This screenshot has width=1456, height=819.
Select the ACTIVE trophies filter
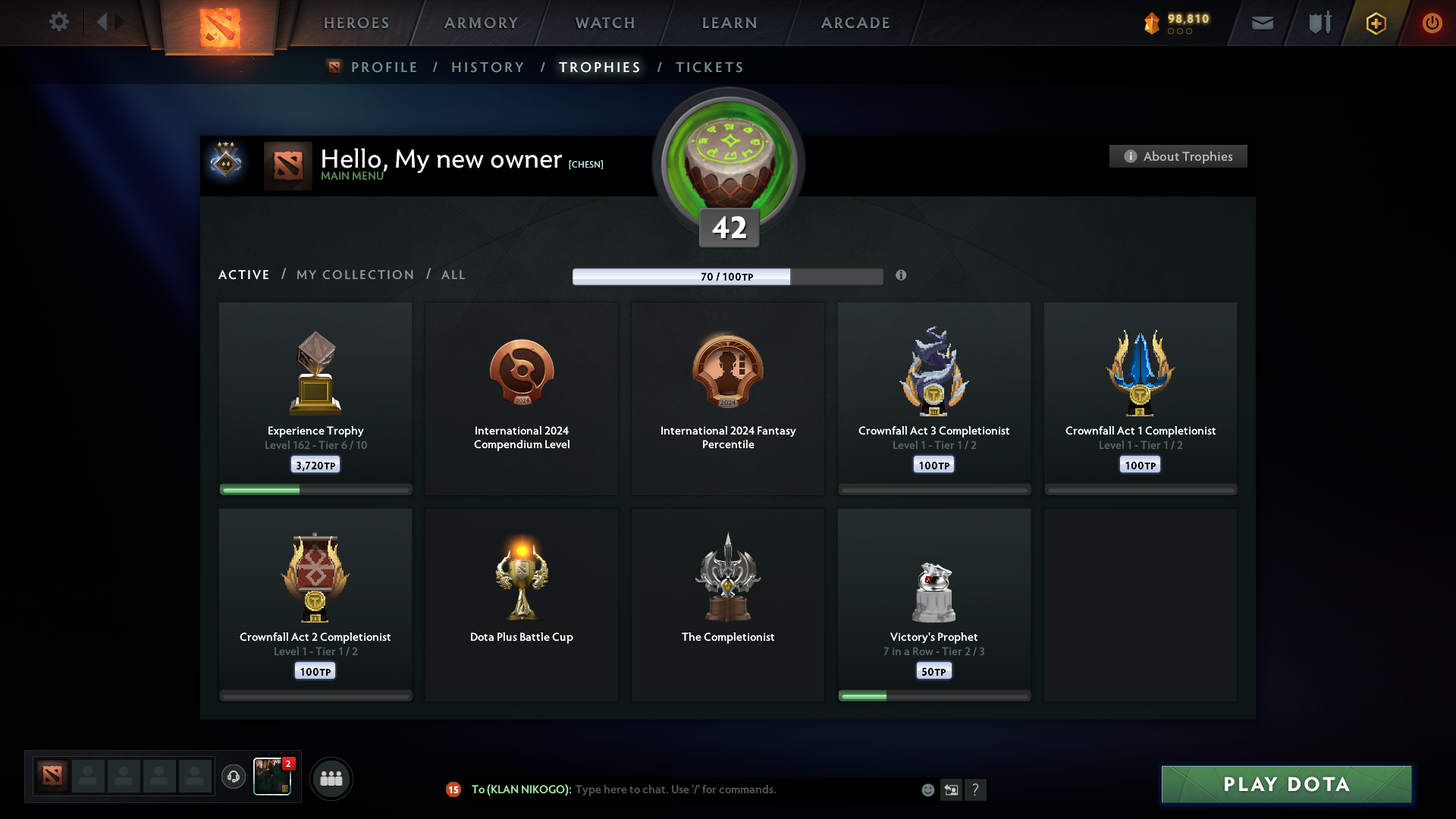click(243, 275)
